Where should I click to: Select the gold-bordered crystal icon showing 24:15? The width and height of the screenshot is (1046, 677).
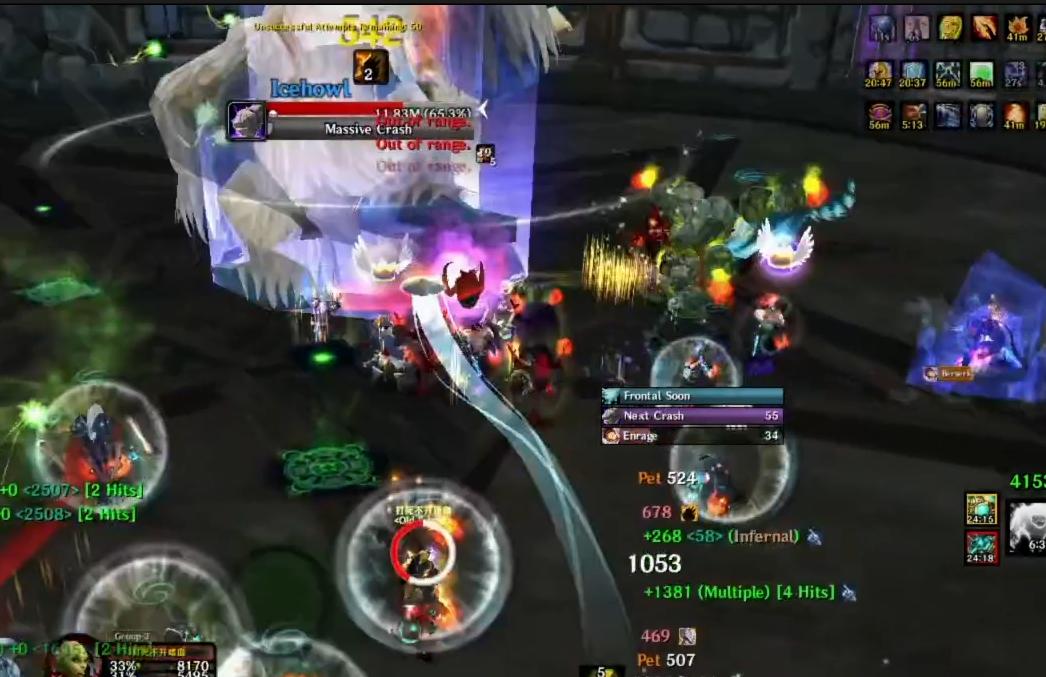(x=981, y=509)
